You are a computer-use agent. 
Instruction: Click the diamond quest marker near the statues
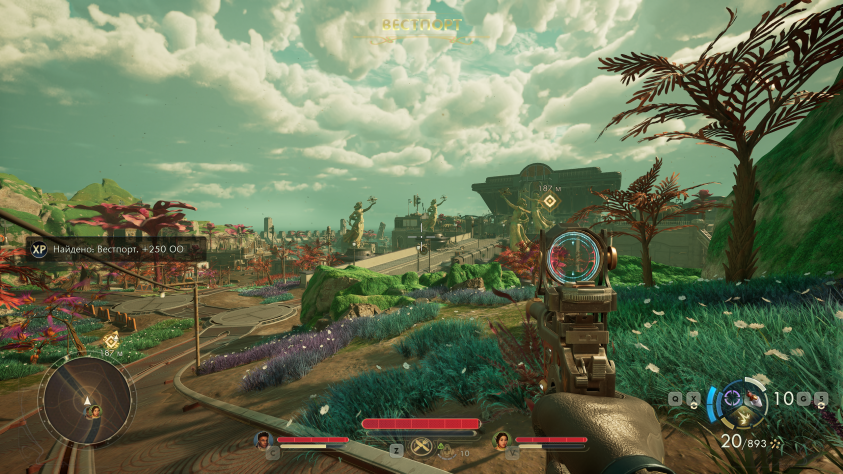(x=546, y=200)
